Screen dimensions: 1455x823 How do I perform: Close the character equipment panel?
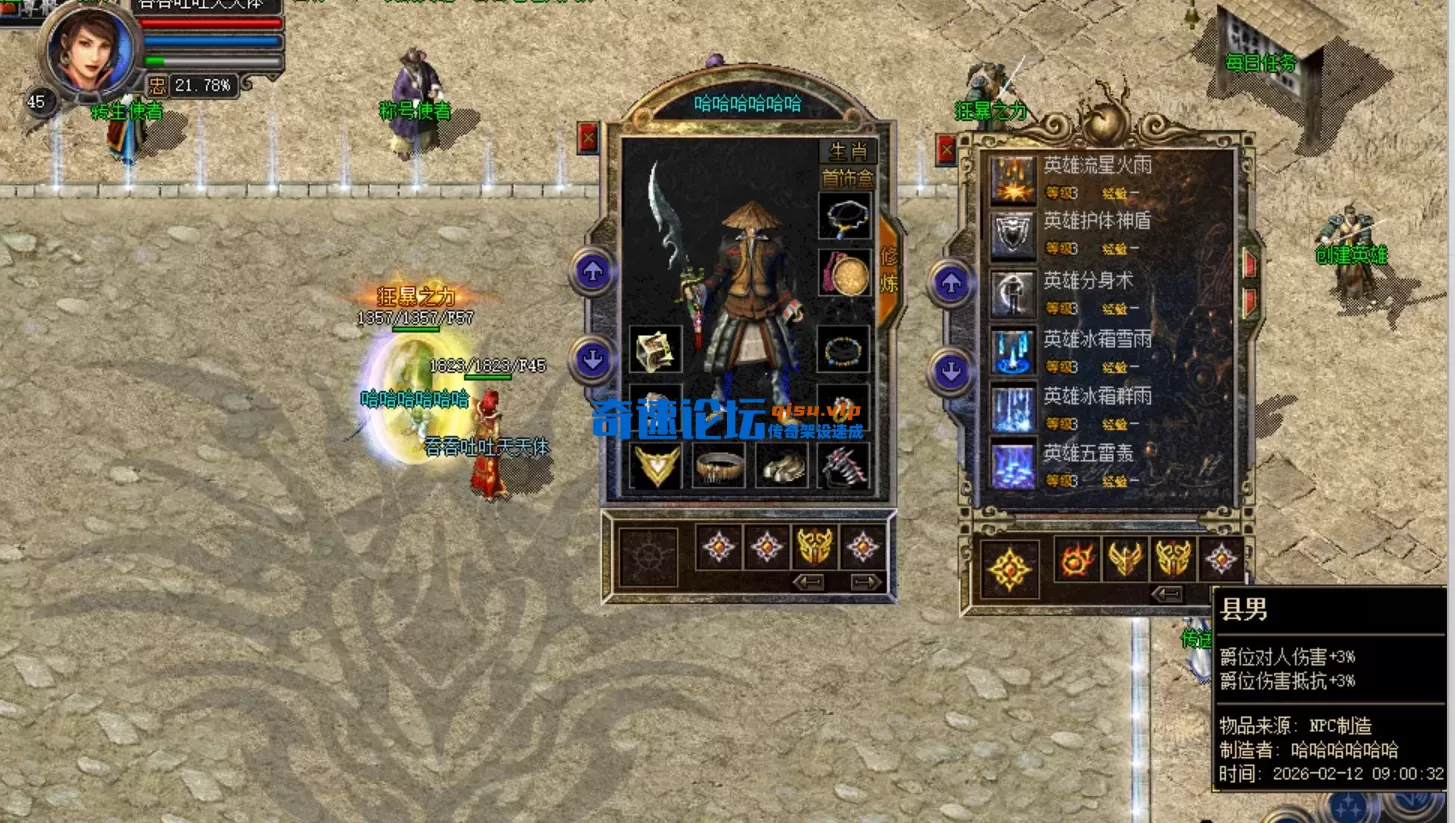point(588,137)
